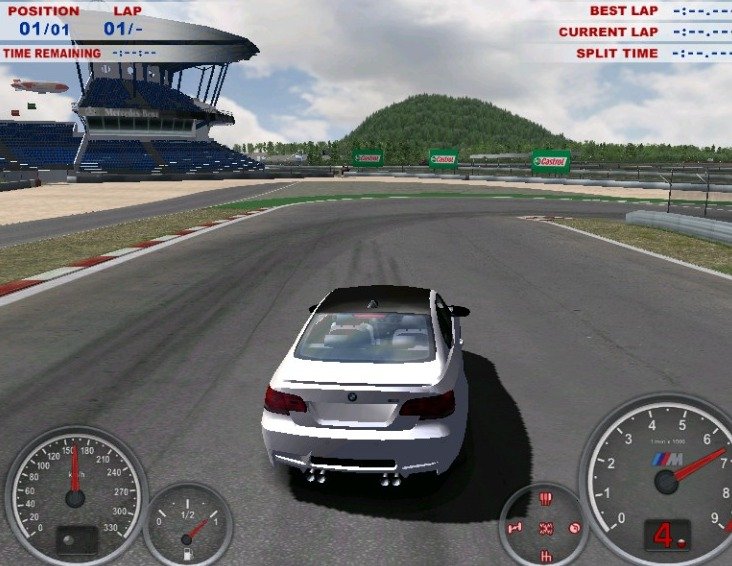This screenshot has height=566, width=732.
Task: Toggle the three vertical bars indicator icon
Action: click(x=546, y=498)
